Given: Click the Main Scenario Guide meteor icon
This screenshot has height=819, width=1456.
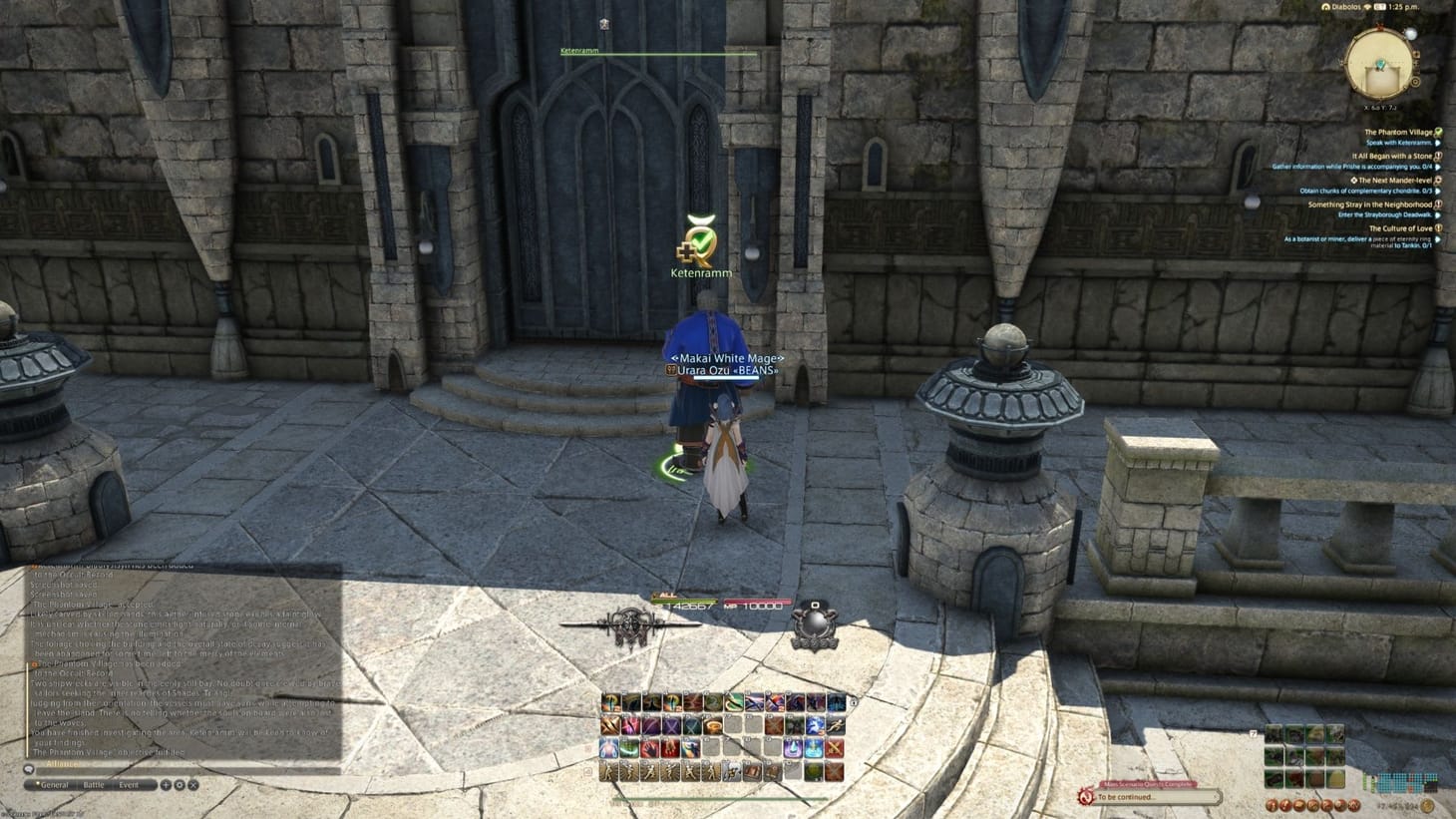Looking at the screenshot, I should [x=1085, y=796].
